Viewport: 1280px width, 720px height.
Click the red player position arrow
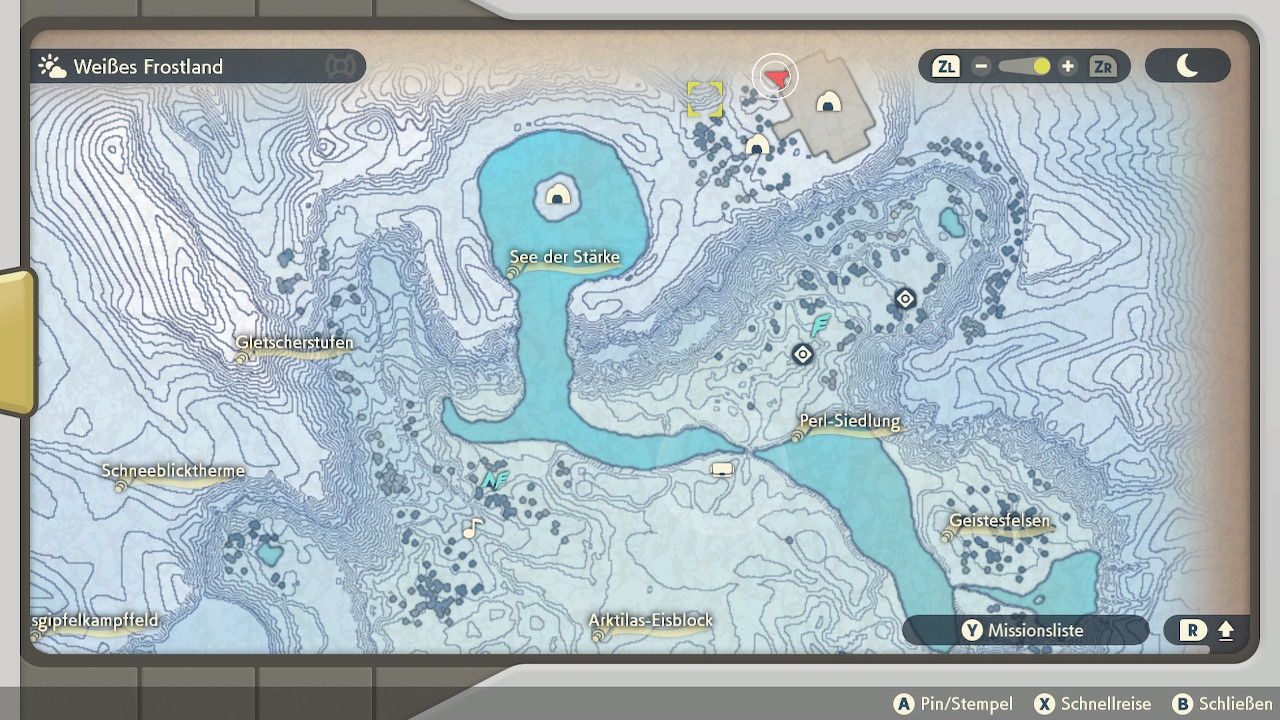click(776, 76)
